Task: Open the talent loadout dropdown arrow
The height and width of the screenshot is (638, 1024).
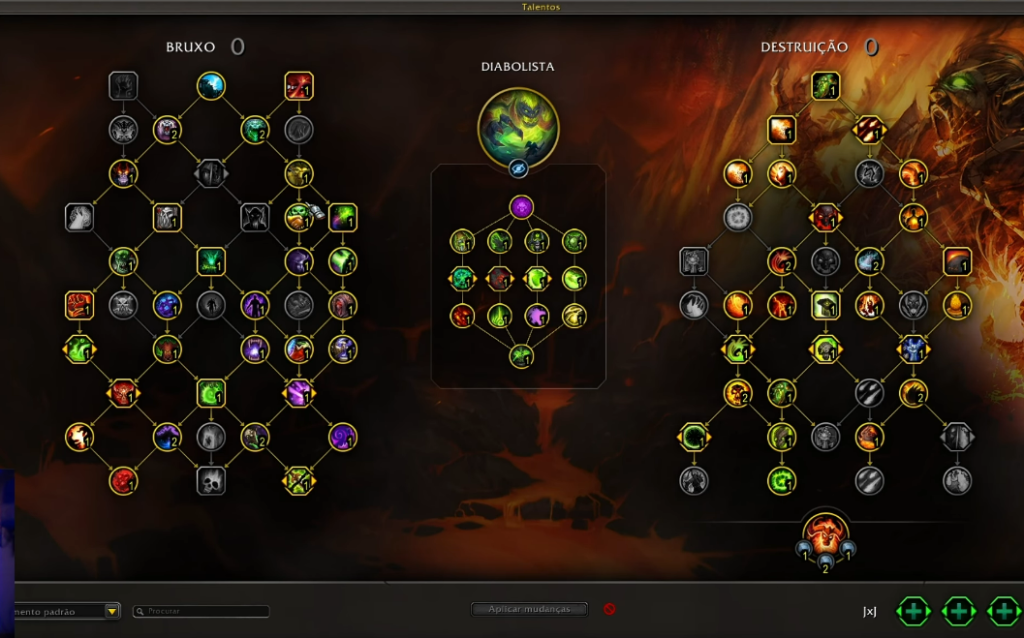Action: tap(112, 611)
